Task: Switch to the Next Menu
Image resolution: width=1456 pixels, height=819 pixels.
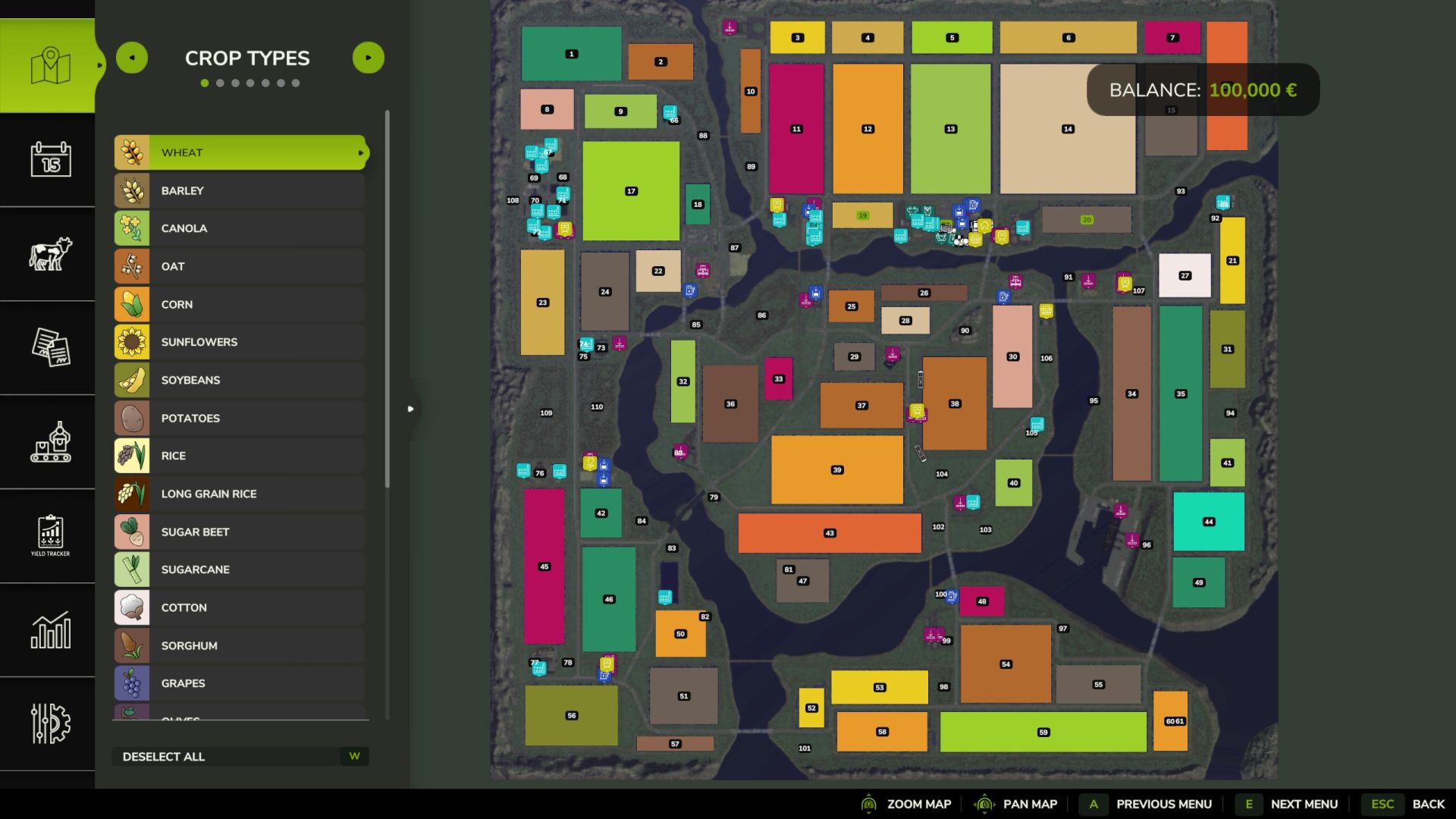Action: coord(1303,804)
